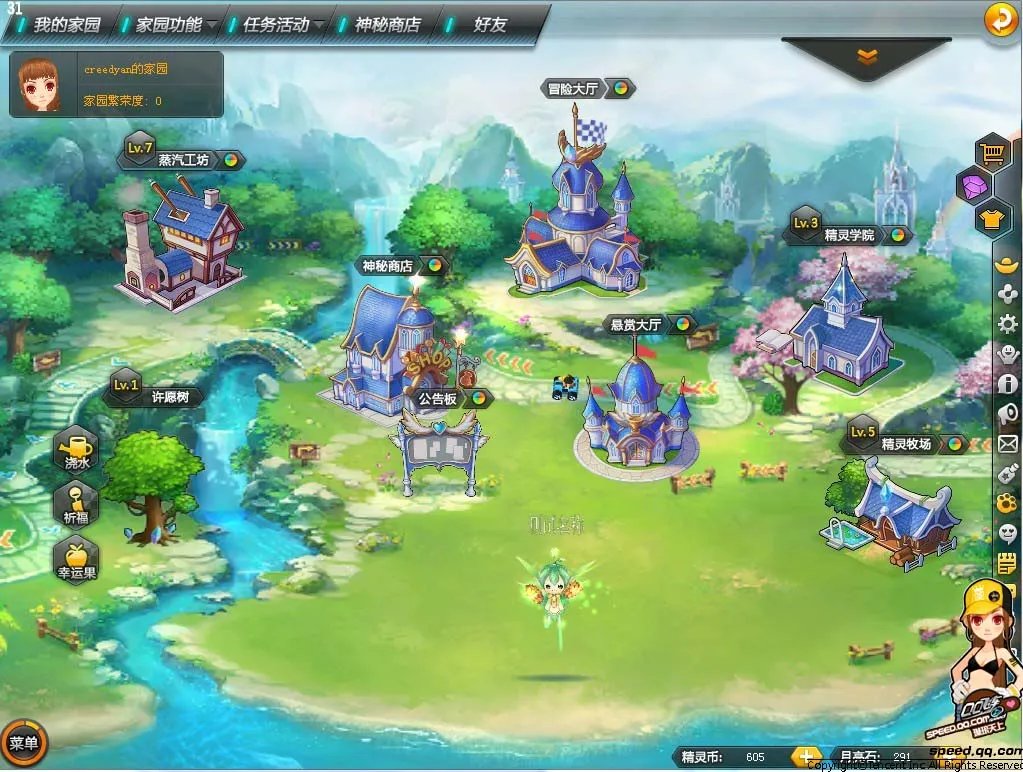Open the envelope mail icon
The image size is (1023, 772).
pyautogui.click(x=1007, y=443)
